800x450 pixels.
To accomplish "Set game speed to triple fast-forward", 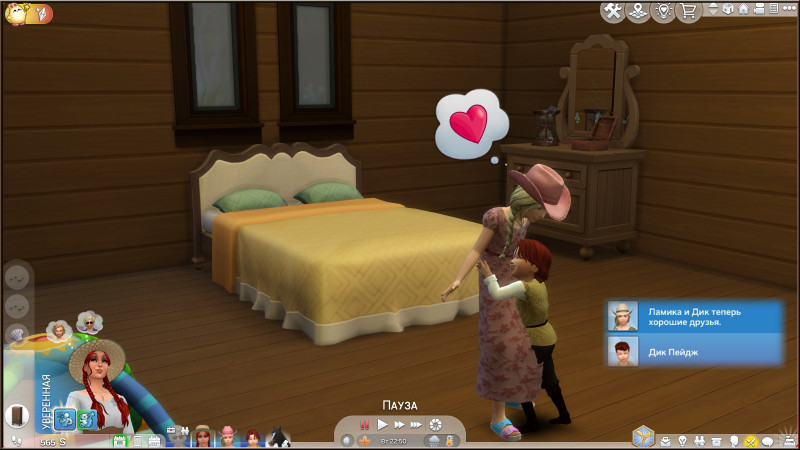I will (x=416, y=424).
